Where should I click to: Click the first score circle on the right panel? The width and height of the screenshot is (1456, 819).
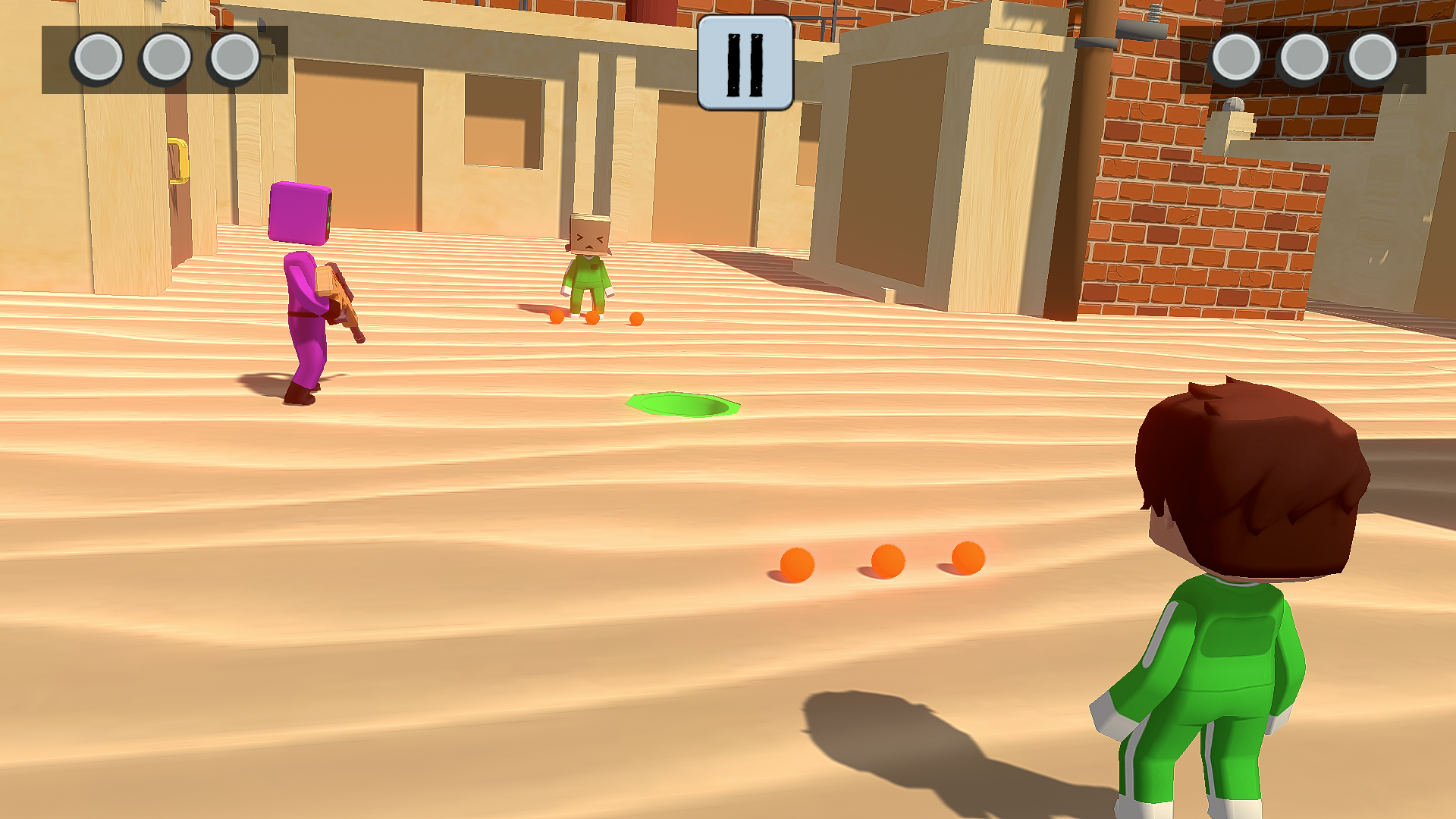pos(1236,55)
